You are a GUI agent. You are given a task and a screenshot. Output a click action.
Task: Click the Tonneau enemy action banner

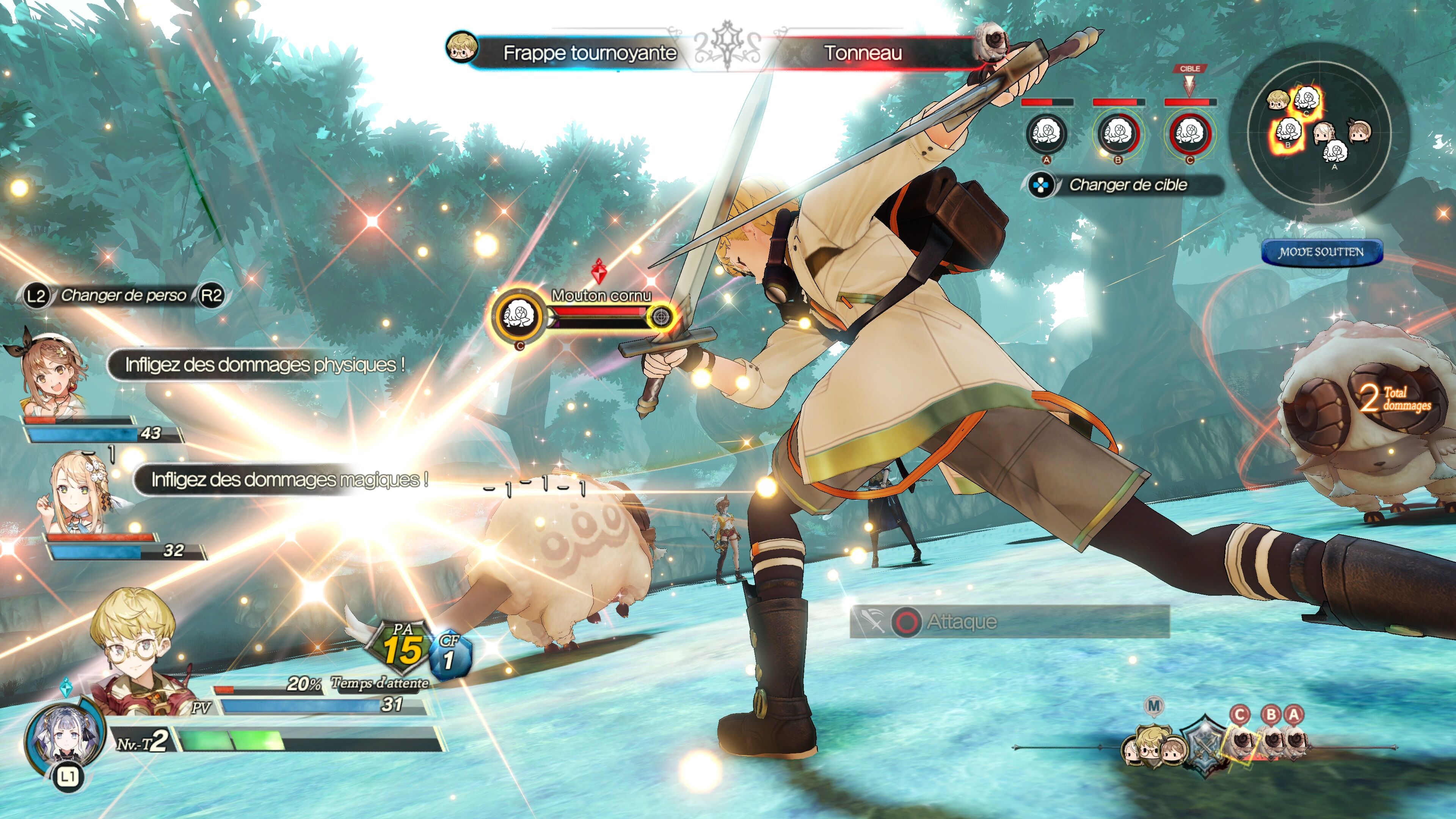863,53
